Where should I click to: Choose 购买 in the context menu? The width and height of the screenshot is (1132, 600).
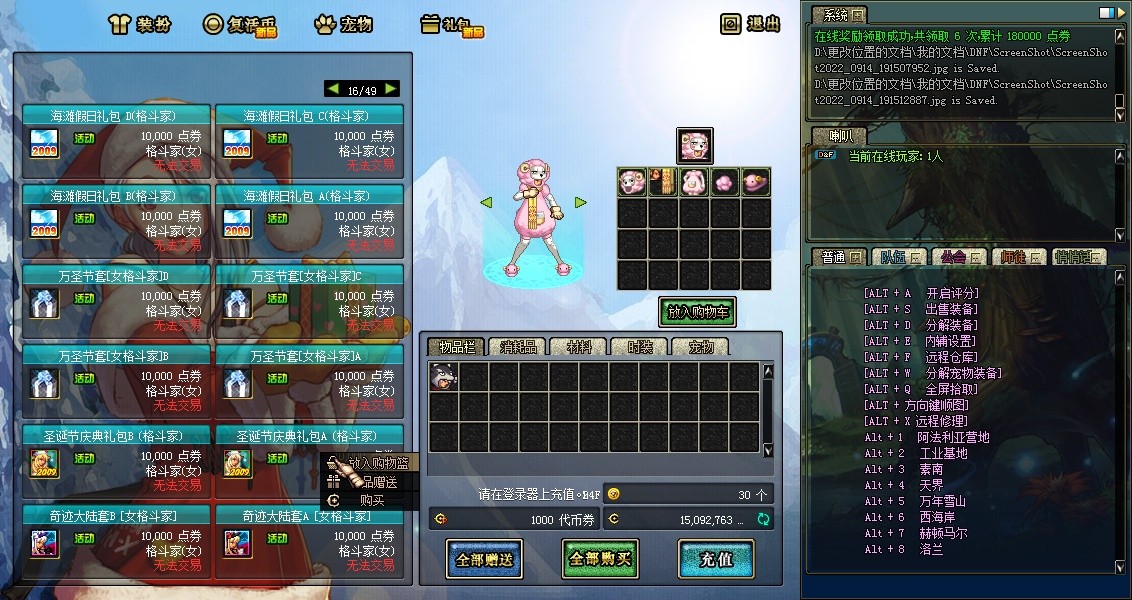point(370,500)
